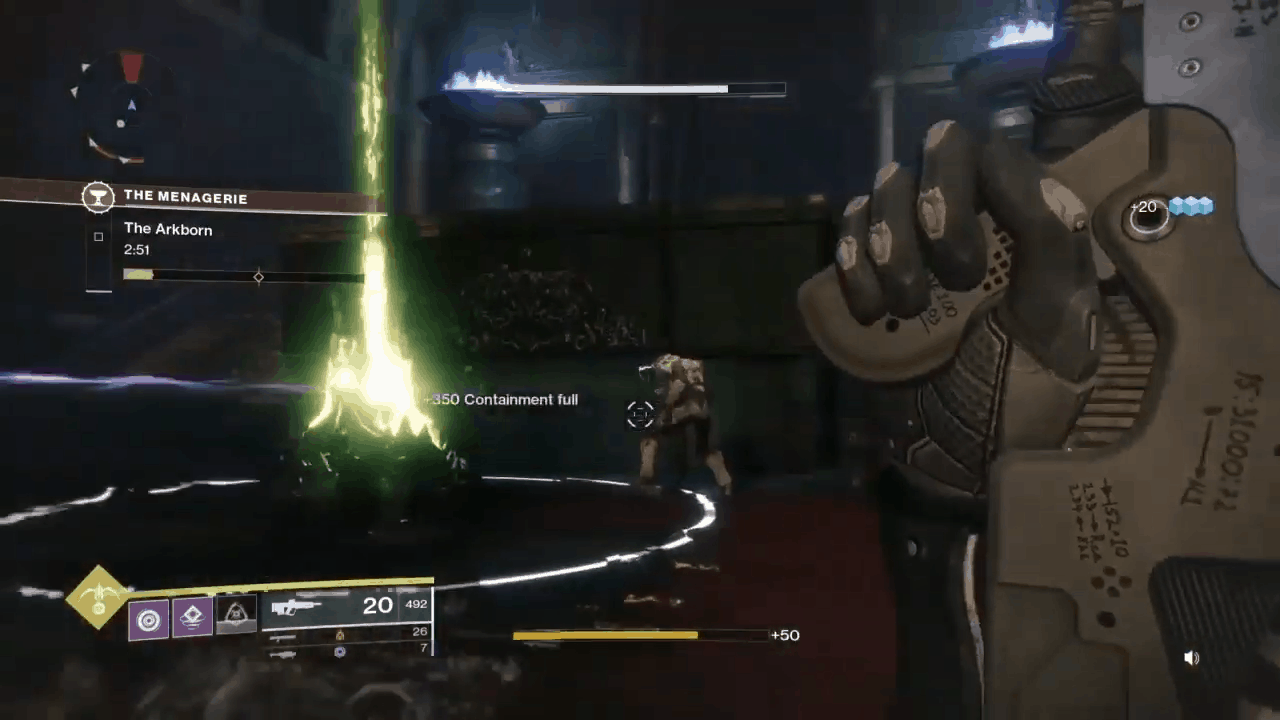Image resolution: width=1280 pixels, height=720 pixels.
Task: Toggle the Arkborn objective checkbox
Action: (x=98, y=236)
